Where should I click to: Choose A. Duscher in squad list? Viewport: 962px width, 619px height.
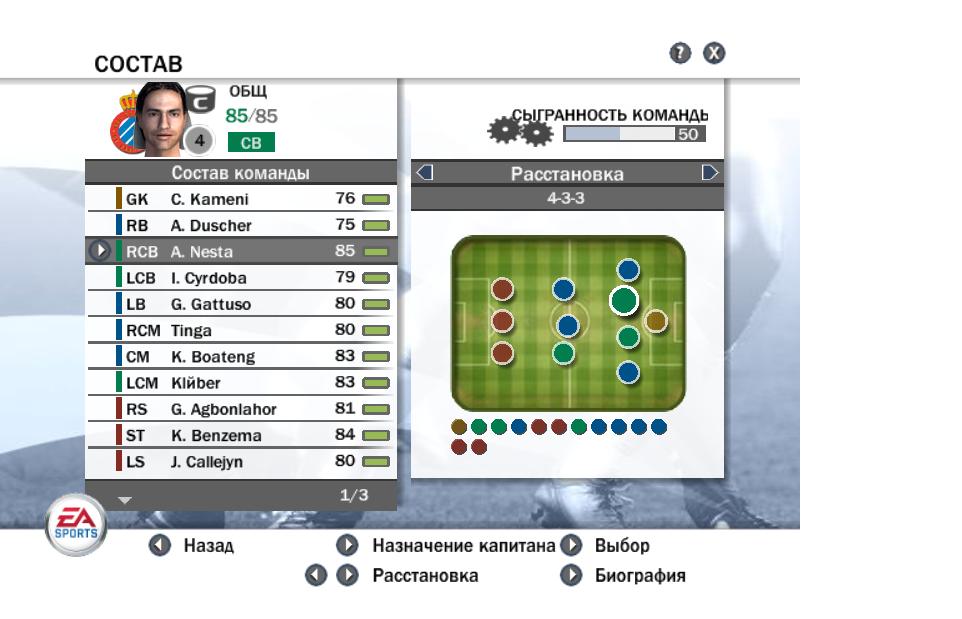(240, 225)
